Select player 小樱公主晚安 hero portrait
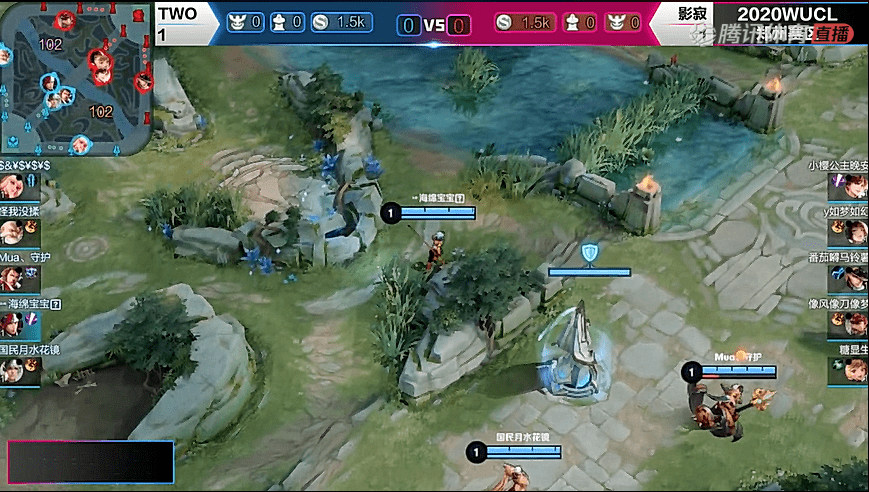Screen dimensions: 869x492 point(853,186)
